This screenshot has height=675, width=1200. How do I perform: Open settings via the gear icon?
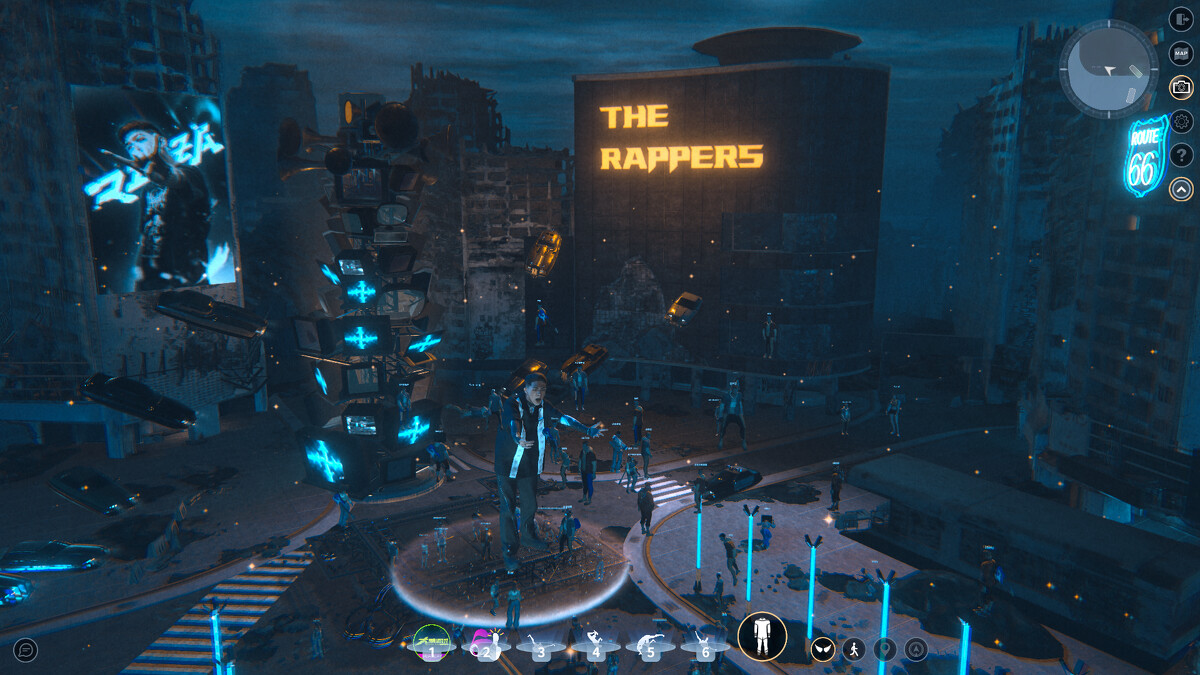pos(1181,121)
